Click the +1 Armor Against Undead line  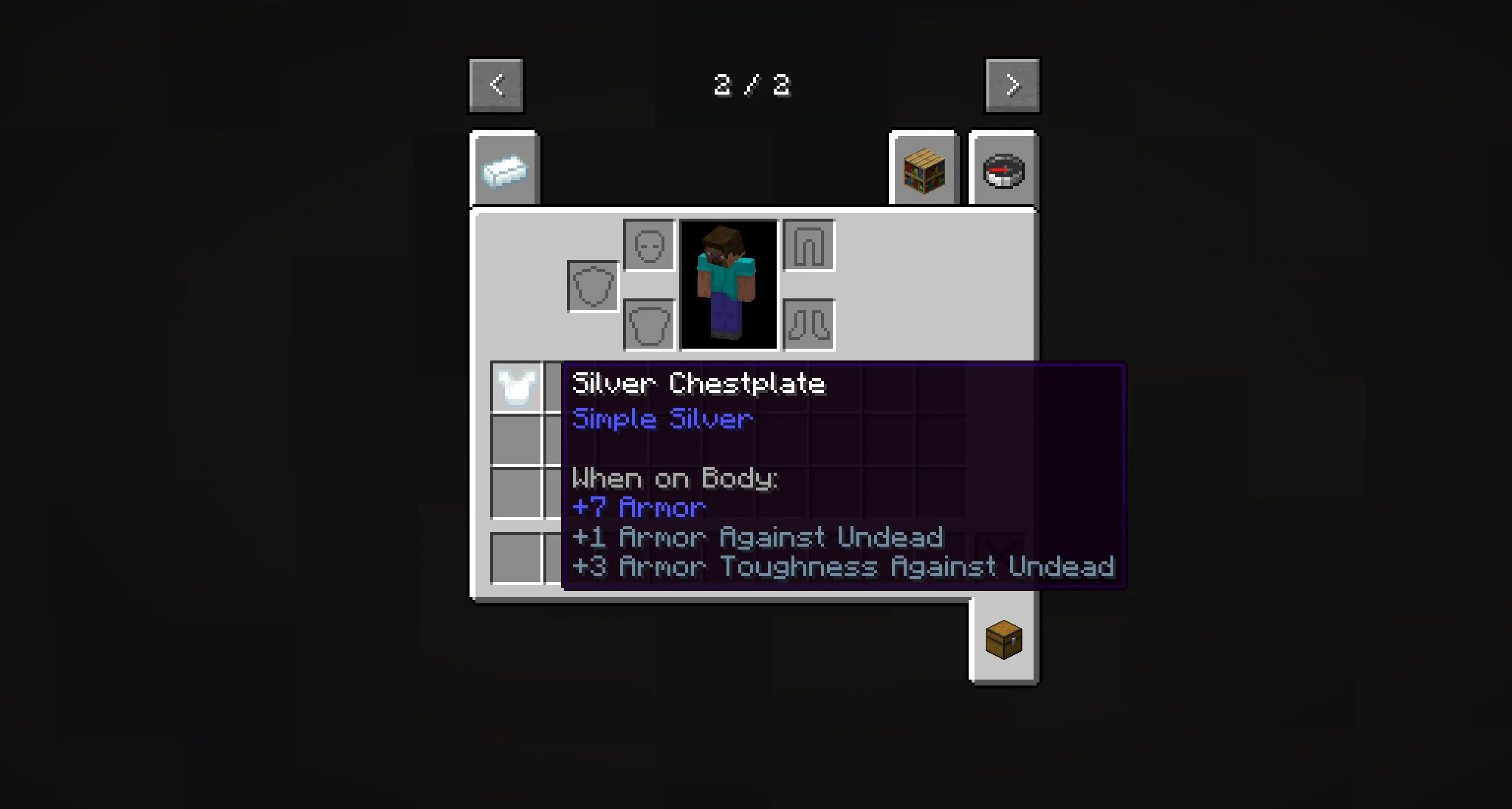pos(758,537)
